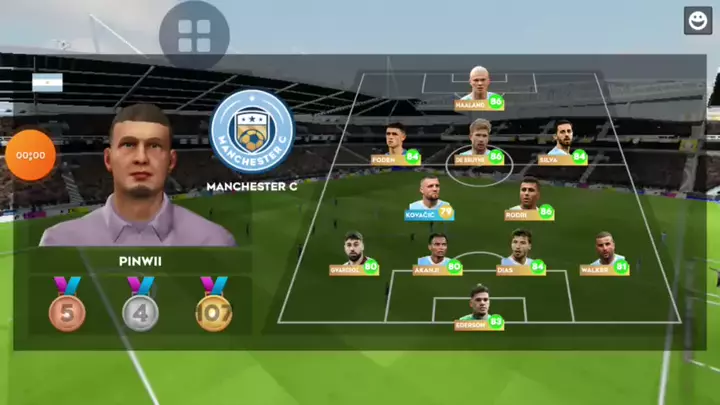View the bronze medal showing 5
720x405 pixels.
(x=67, y=305)
